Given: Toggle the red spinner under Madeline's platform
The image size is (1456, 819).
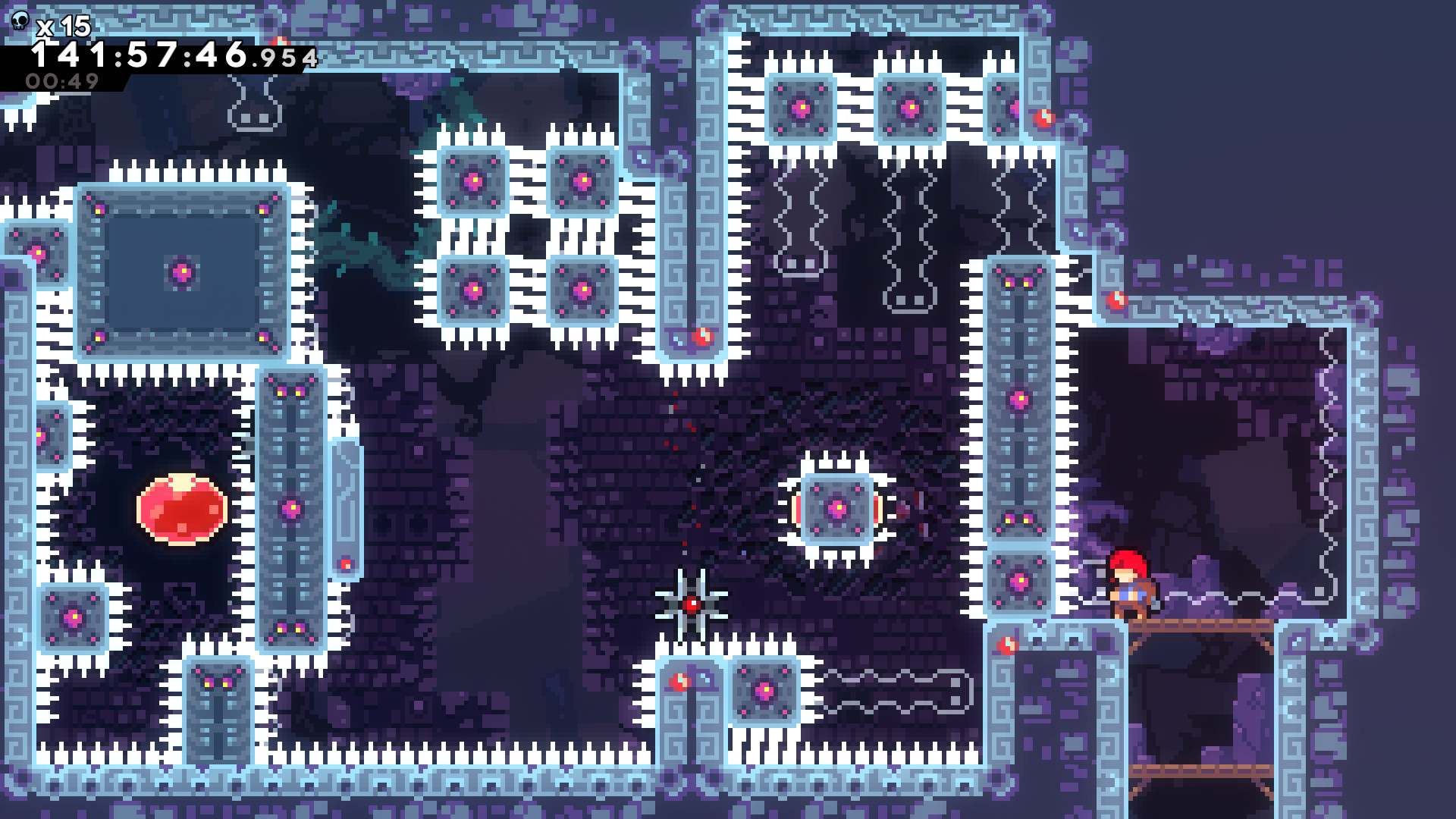Looking at the screenshot, I should (1008, 646).
